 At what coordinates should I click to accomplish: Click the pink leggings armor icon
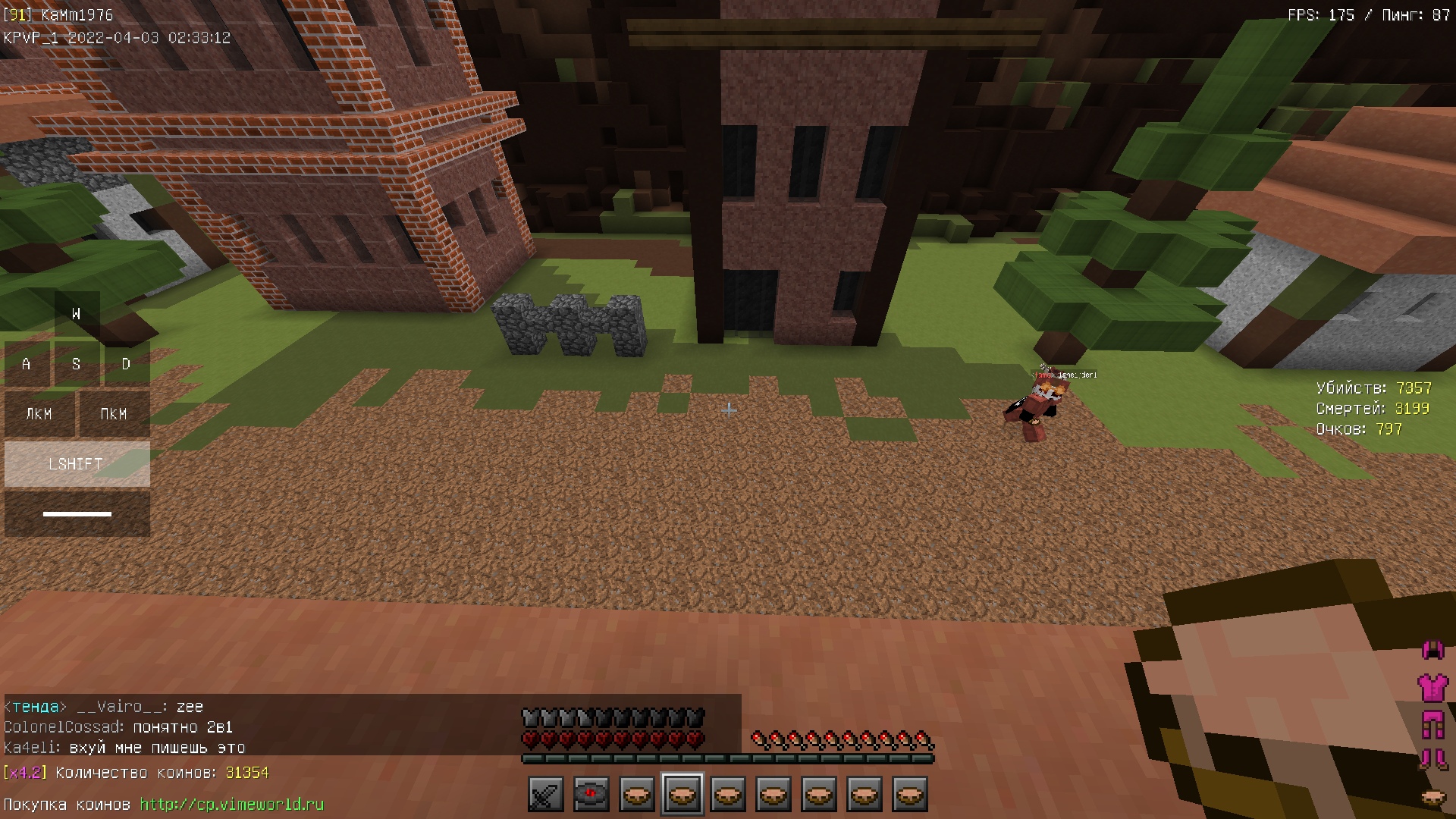tap(1432, 724)
